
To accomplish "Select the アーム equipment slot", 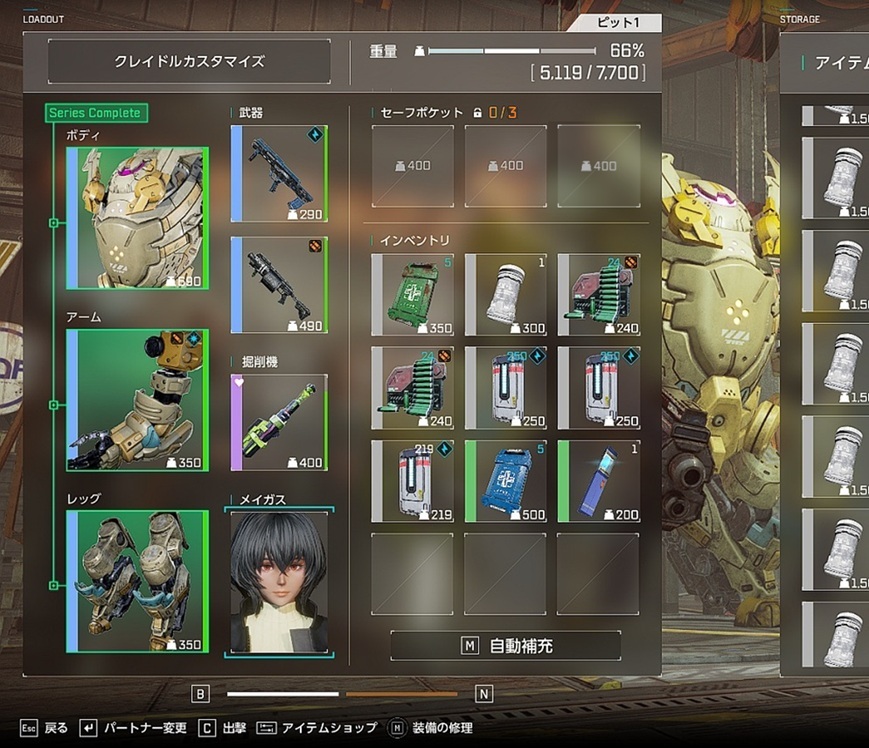I will [x=137, y=400].
